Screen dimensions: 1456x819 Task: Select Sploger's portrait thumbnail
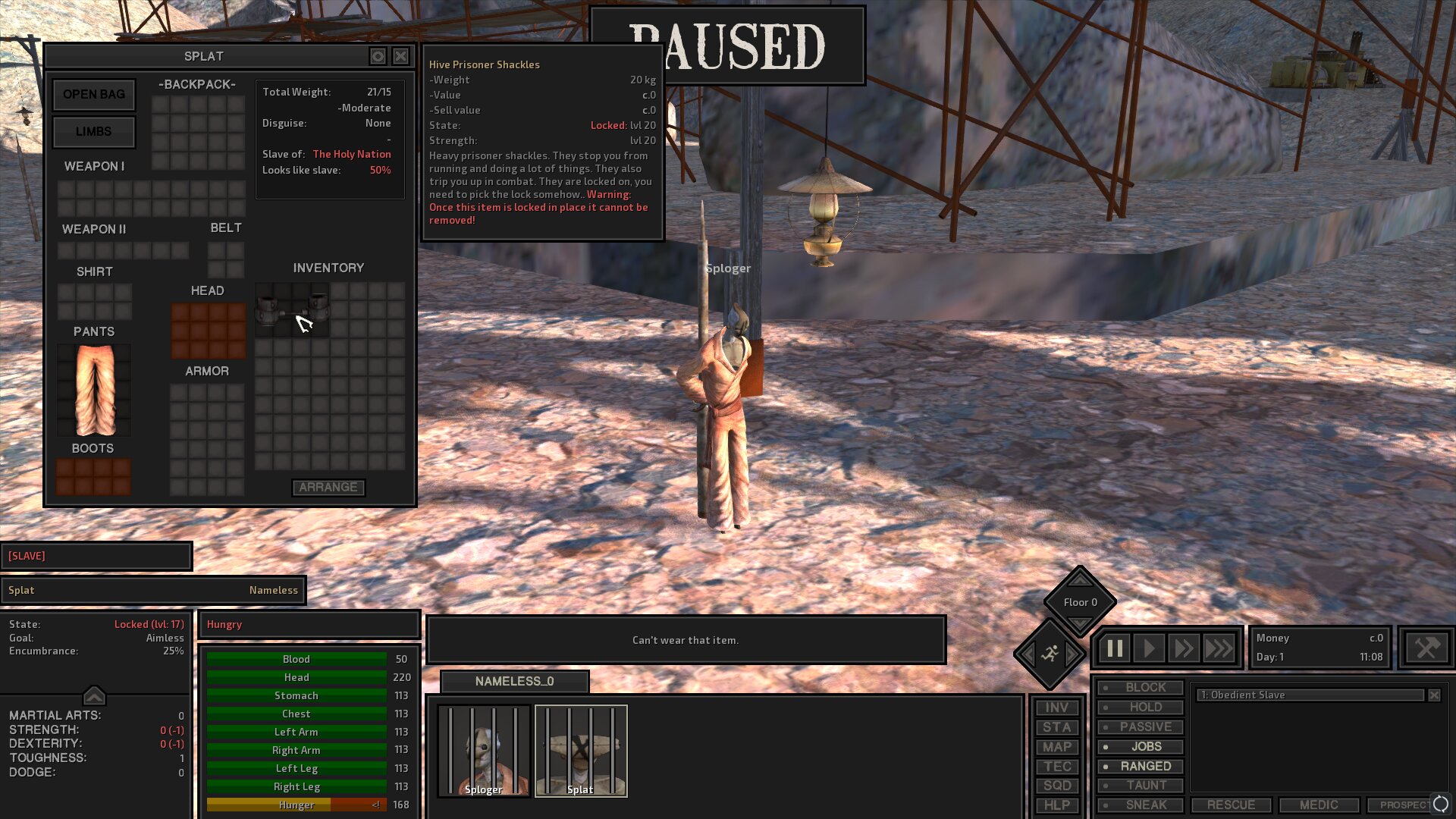pyautogui.click(x=483, y=749)
